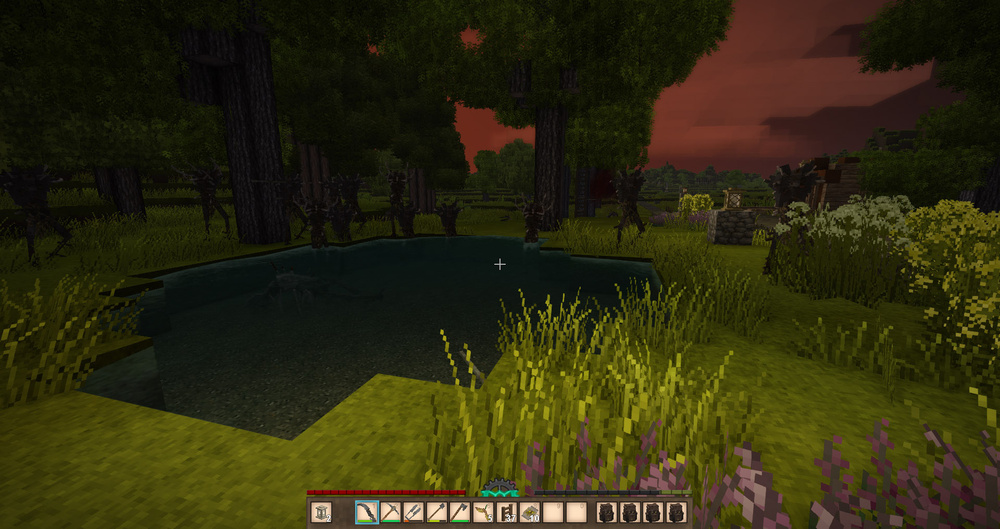Switch to the shears slot
The width and height of the screenshot is (1000, 529).
[414, 513]
